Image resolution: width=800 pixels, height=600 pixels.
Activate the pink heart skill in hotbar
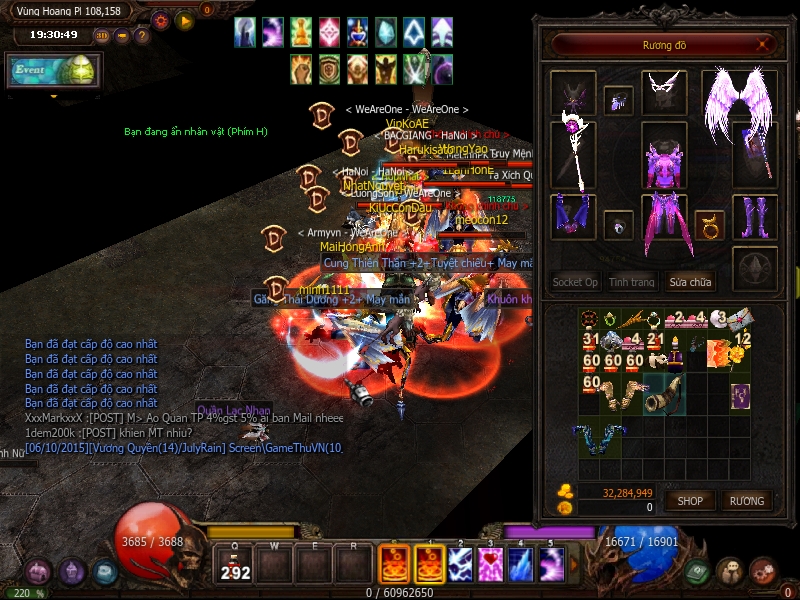(x=490, y=565)
